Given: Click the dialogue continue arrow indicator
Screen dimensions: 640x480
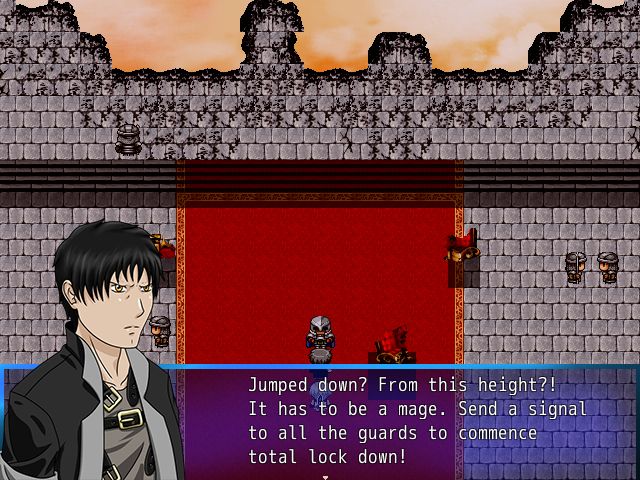Looking at the screenshot, I should click(x=322, y=476).
